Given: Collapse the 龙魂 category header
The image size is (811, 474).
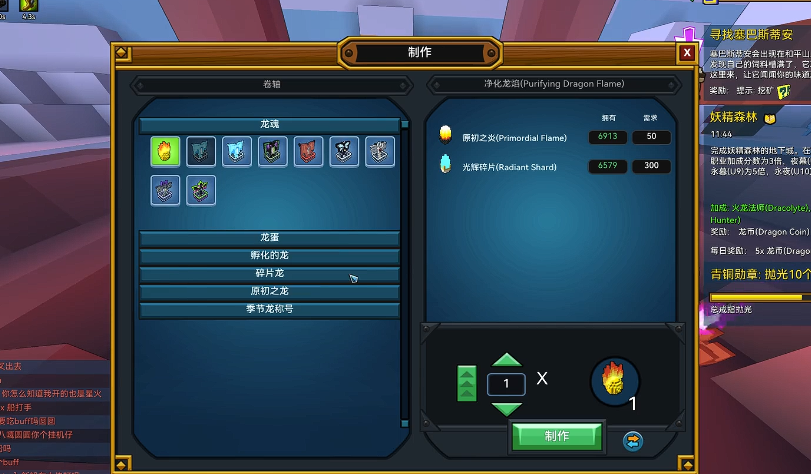Looking at the screenshot, I should 269,125.
